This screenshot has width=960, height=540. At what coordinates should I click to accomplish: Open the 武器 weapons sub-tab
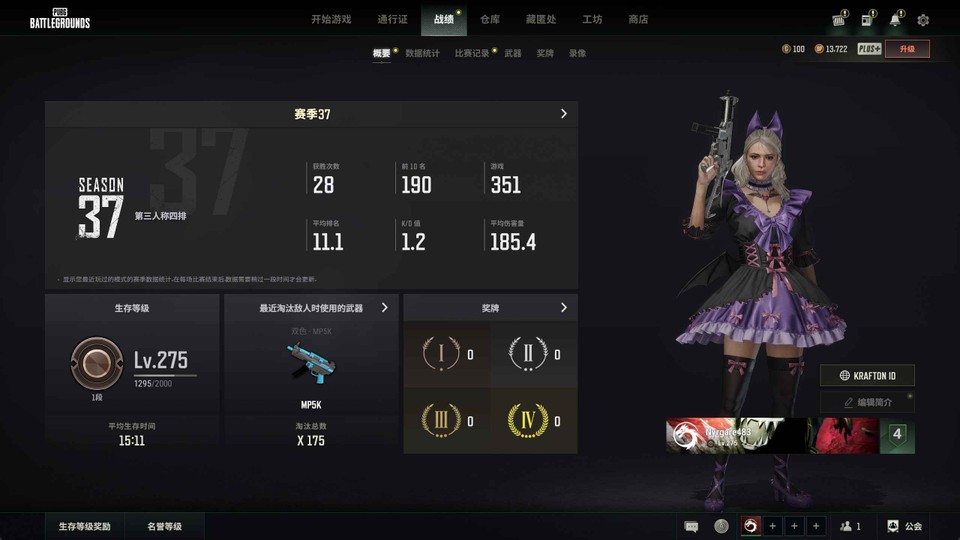(x=513, y=53)
